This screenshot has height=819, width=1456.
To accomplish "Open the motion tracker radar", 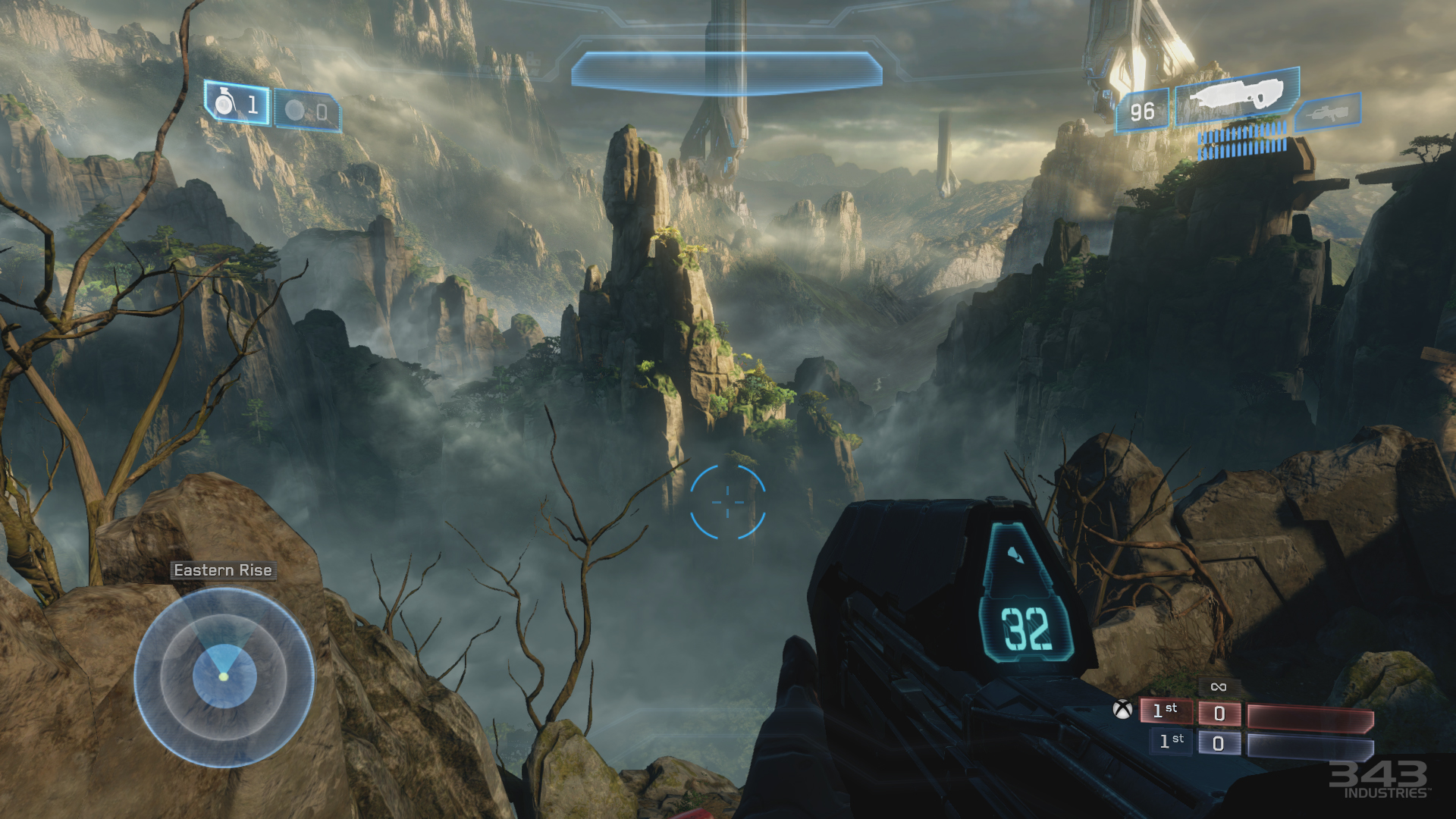I will (x=225, y=677).
